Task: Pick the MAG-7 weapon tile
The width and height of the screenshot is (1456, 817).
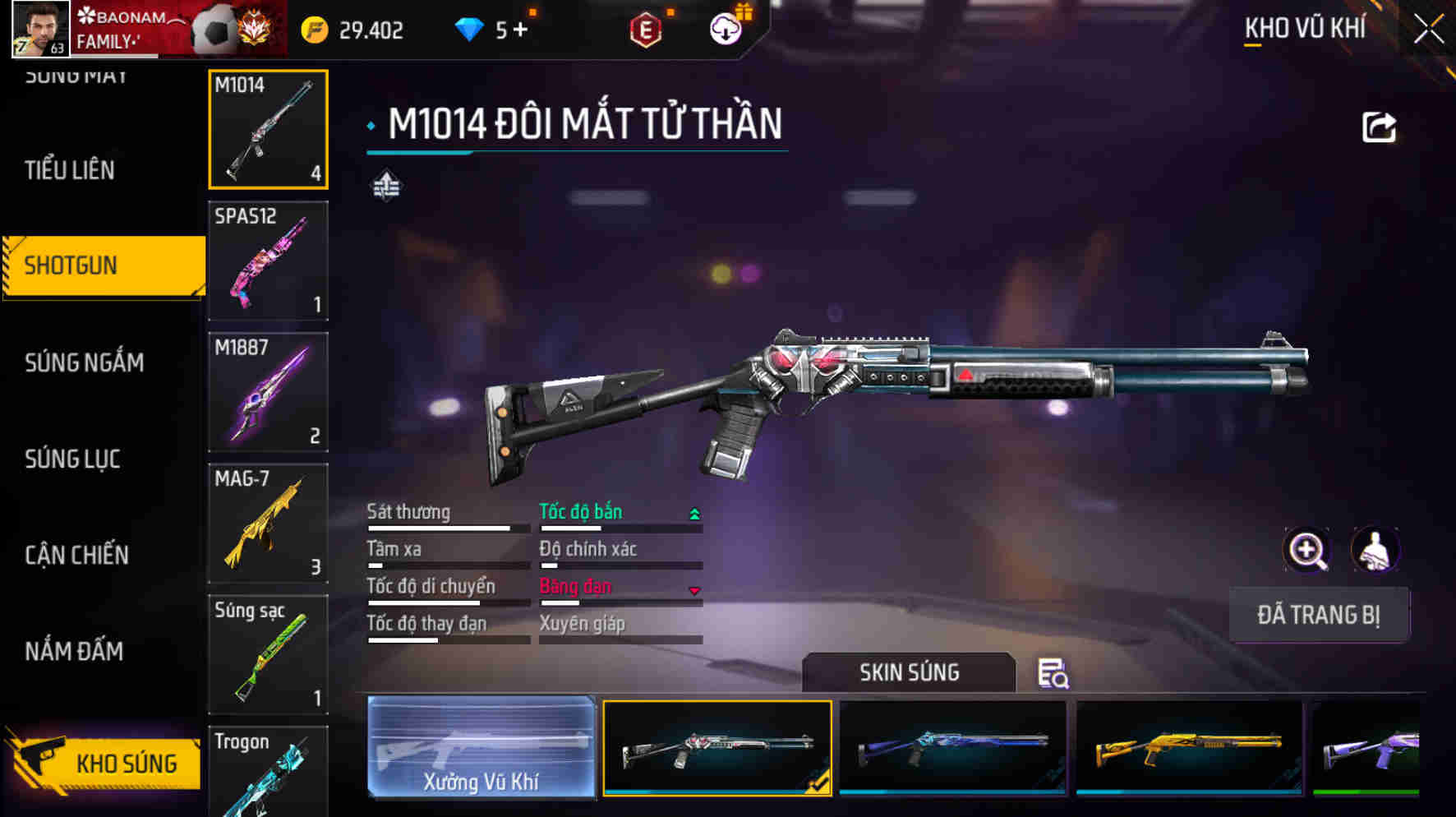Action: coord(268,524)
